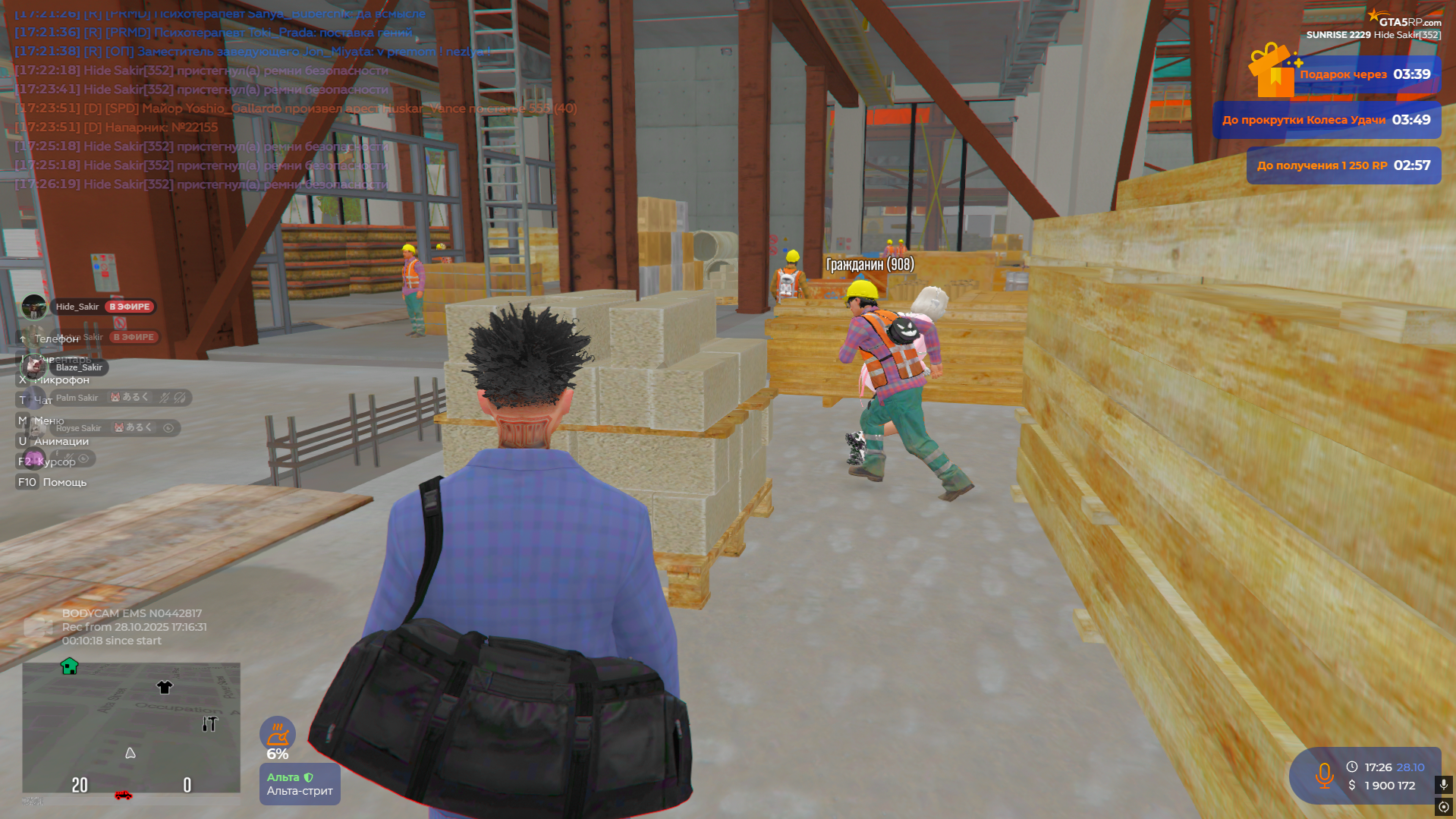Image resolution: width=1456 pixels, height=819 pixels.
Task: Click the small white microphone button at screen corner
Action: pos(1444,784)
